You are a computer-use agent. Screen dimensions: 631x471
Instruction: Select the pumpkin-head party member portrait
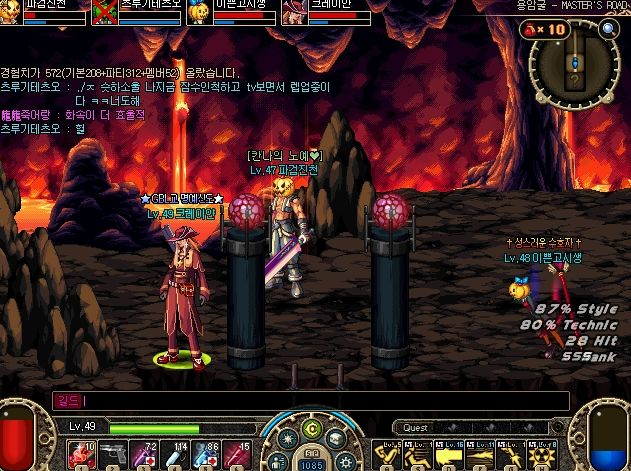[199, 12]
